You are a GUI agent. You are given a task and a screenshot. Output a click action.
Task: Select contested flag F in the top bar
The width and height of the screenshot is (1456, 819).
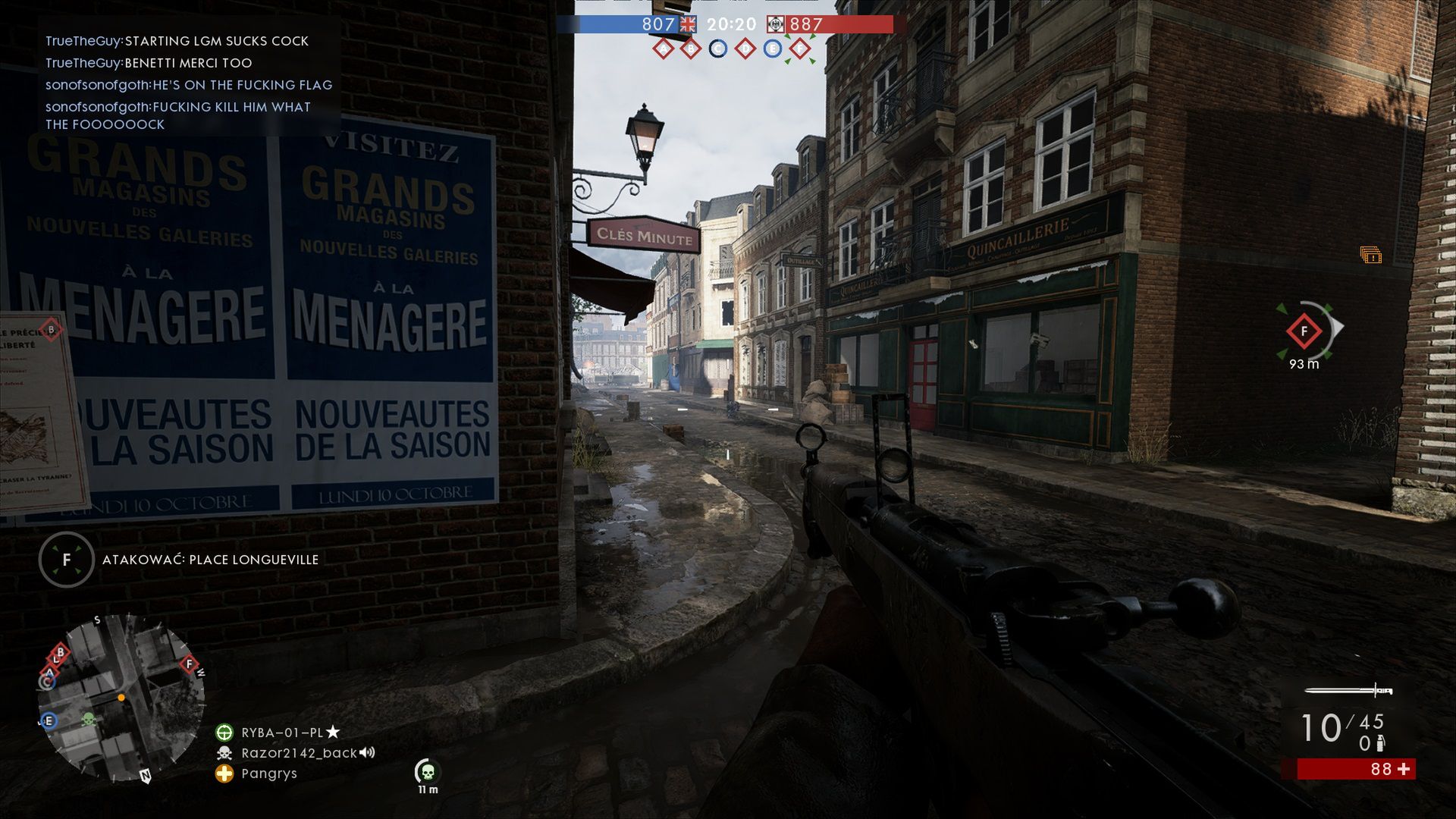pyautogui.click(x=799, y=49)
